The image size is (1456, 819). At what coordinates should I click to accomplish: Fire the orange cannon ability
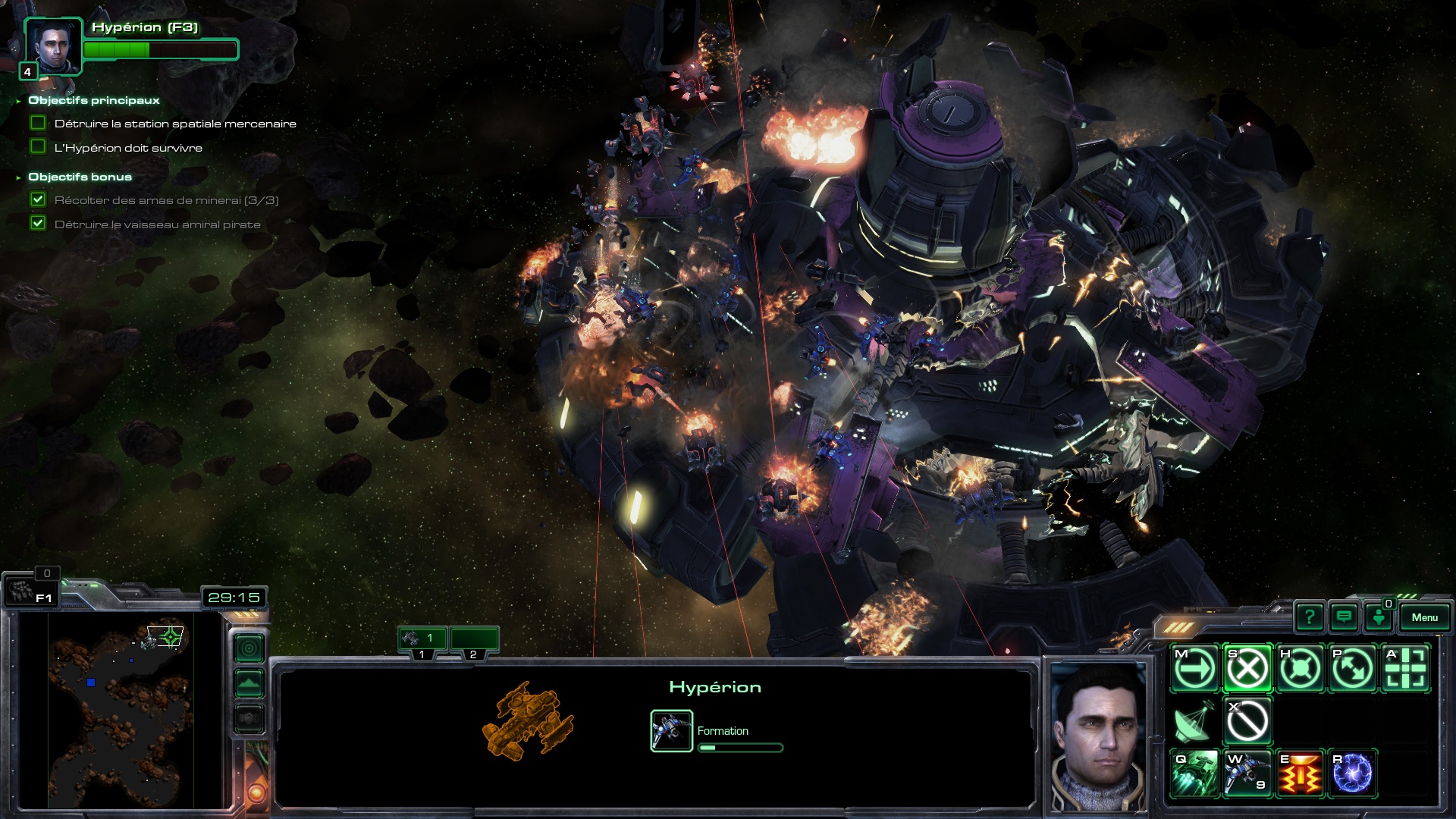(1300, 774)
